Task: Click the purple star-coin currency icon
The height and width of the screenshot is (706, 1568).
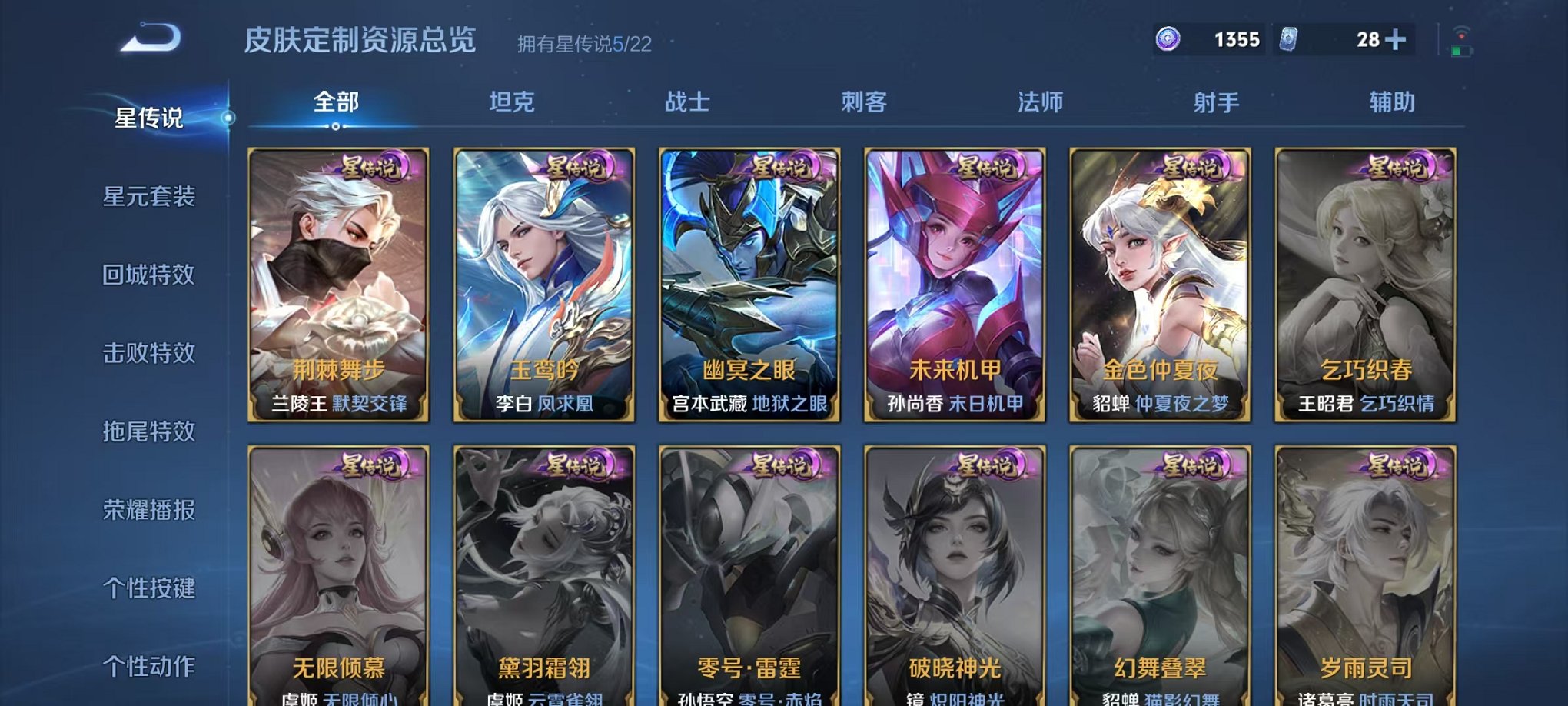Action: pos(1167,37)
